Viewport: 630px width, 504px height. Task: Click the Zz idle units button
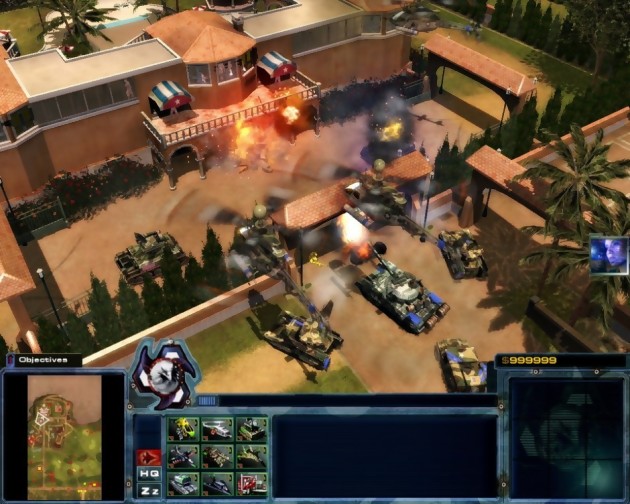(x=149, y=490)
